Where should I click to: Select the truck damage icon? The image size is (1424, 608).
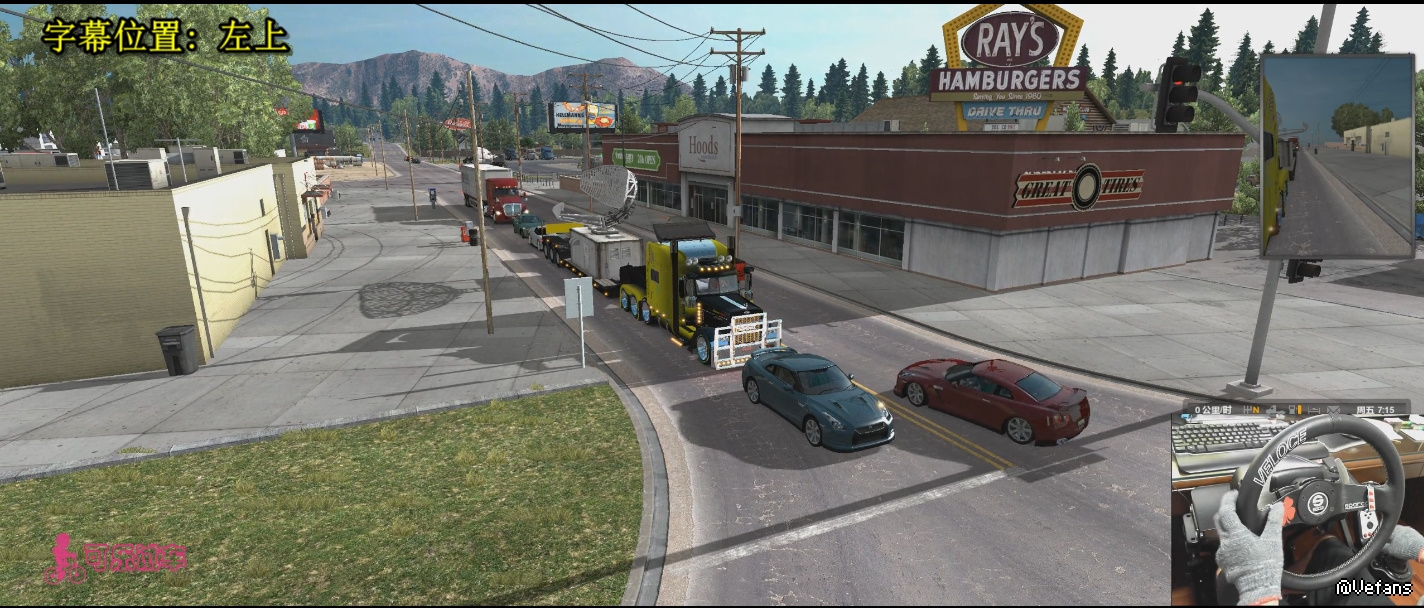[x=1273, y=411]
